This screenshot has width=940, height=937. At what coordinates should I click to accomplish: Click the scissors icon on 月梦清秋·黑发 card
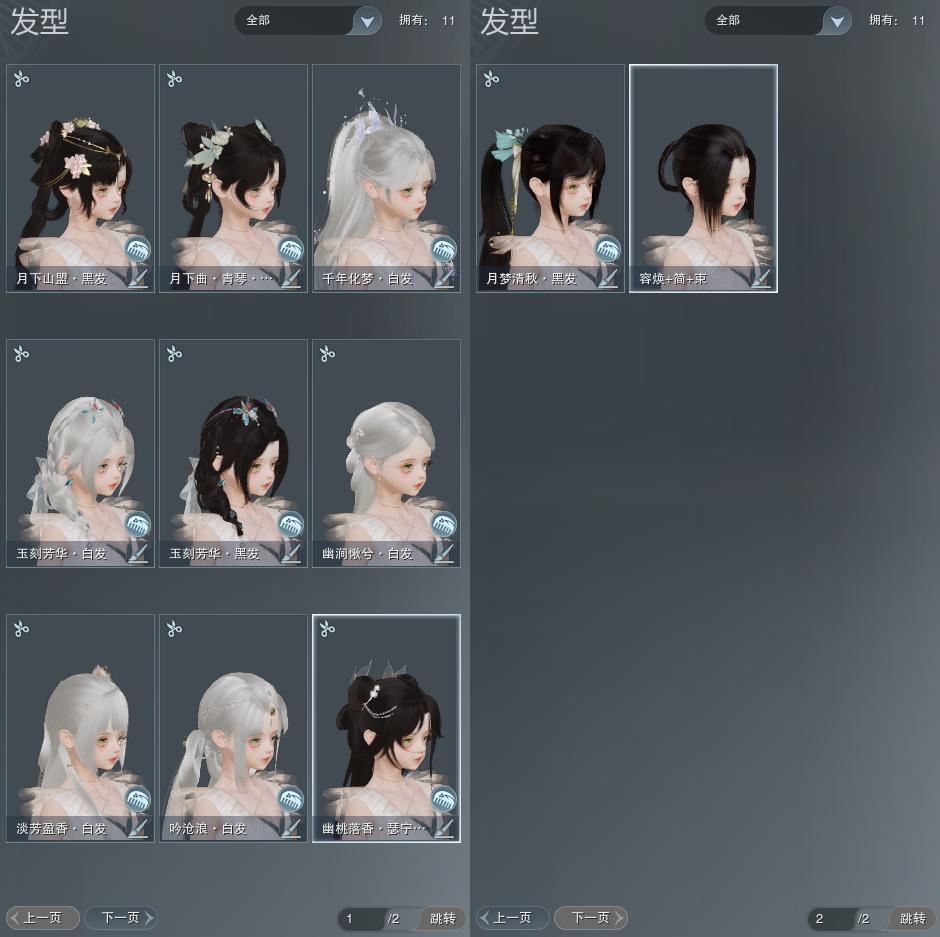[491, 79]
